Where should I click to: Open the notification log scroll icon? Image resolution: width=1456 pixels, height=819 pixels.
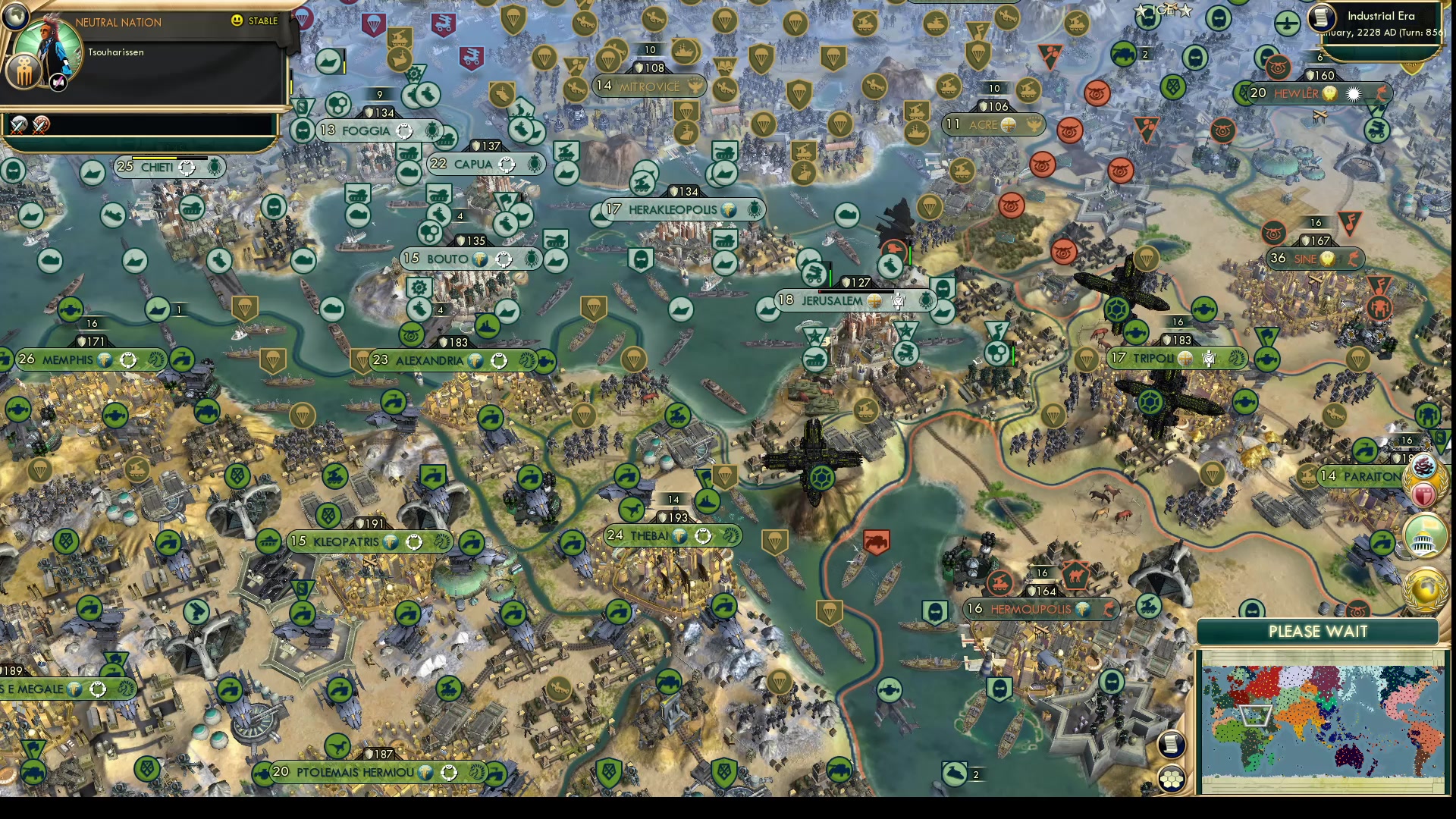1171,745
